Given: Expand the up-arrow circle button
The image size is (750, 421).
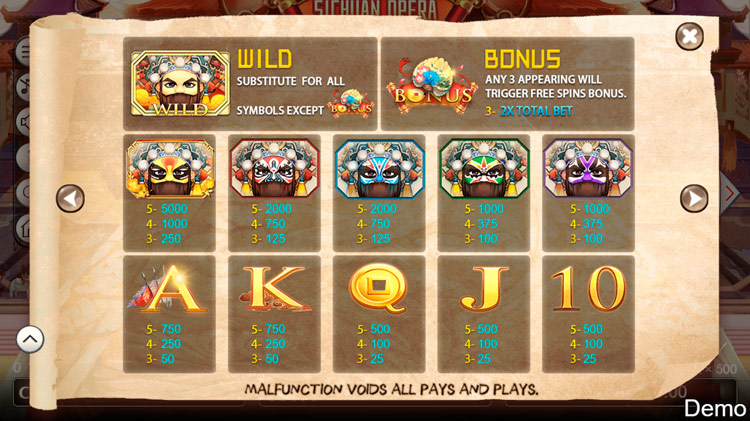Looking at the screenshot, I should coord(30,340).
